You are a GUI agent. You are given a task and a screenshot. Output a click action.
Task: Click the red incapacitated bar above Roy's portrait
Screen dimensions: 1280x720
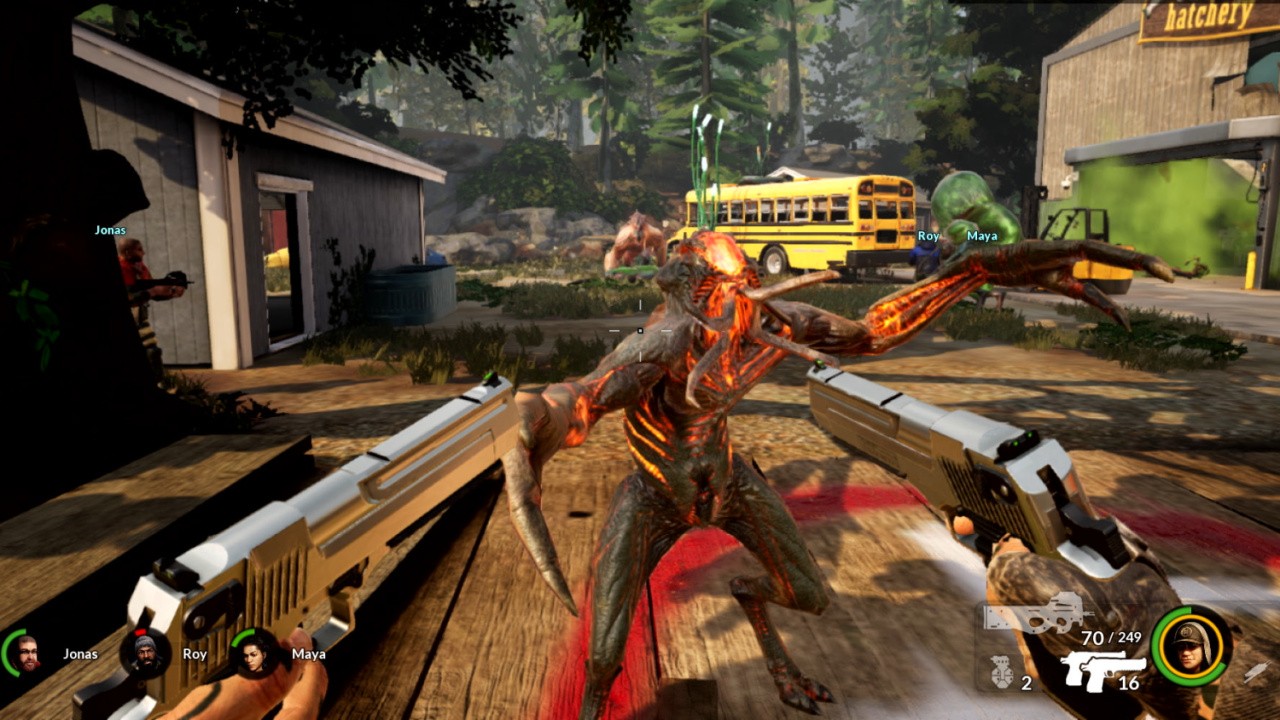140,631
